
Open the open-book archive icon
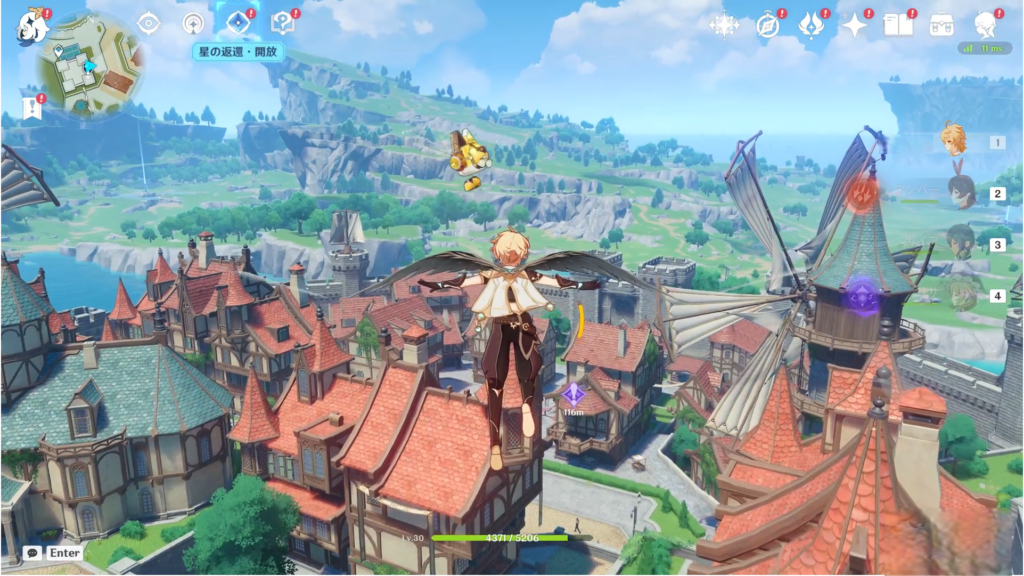[898, 25]
